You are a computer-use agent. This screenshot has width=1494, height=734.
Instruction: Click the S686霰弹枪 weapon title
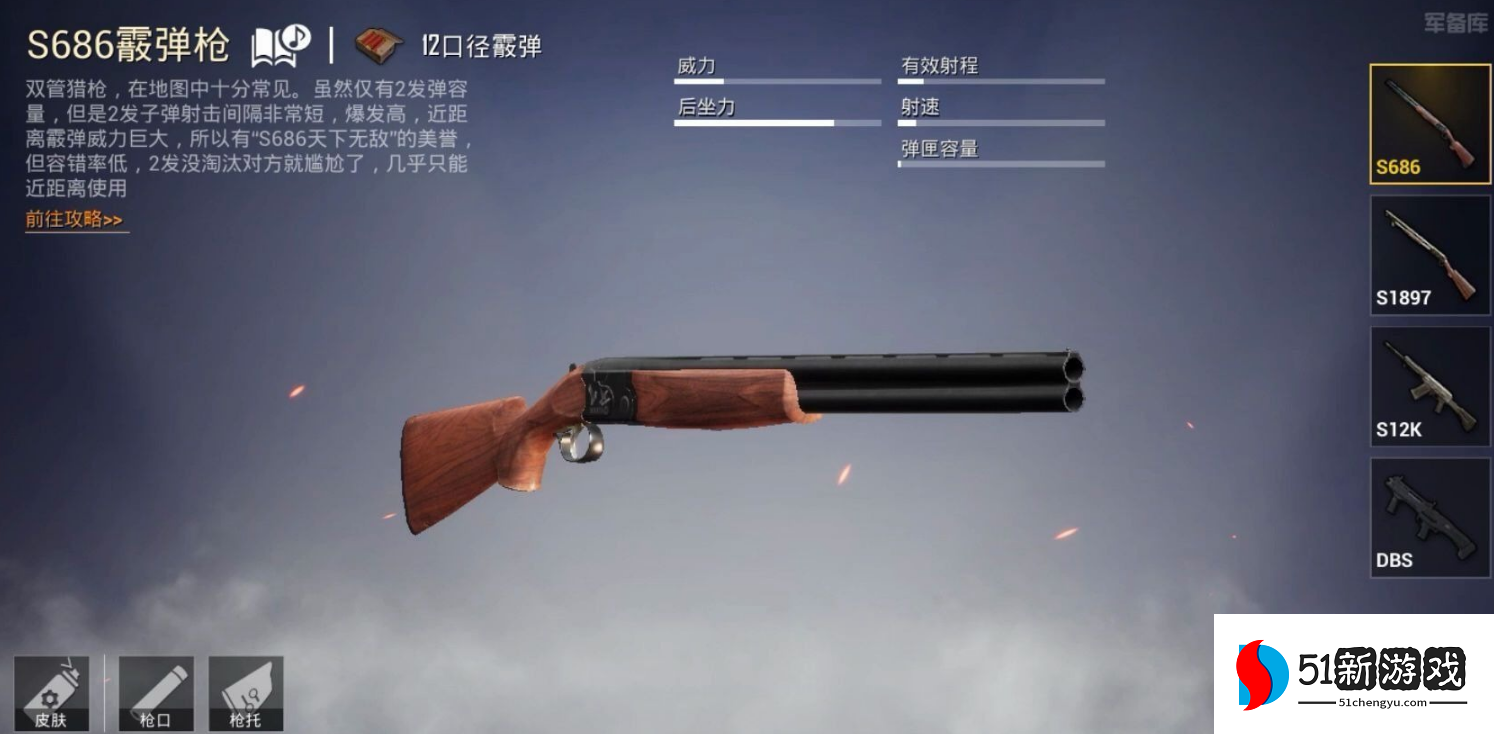pos(130,44)
